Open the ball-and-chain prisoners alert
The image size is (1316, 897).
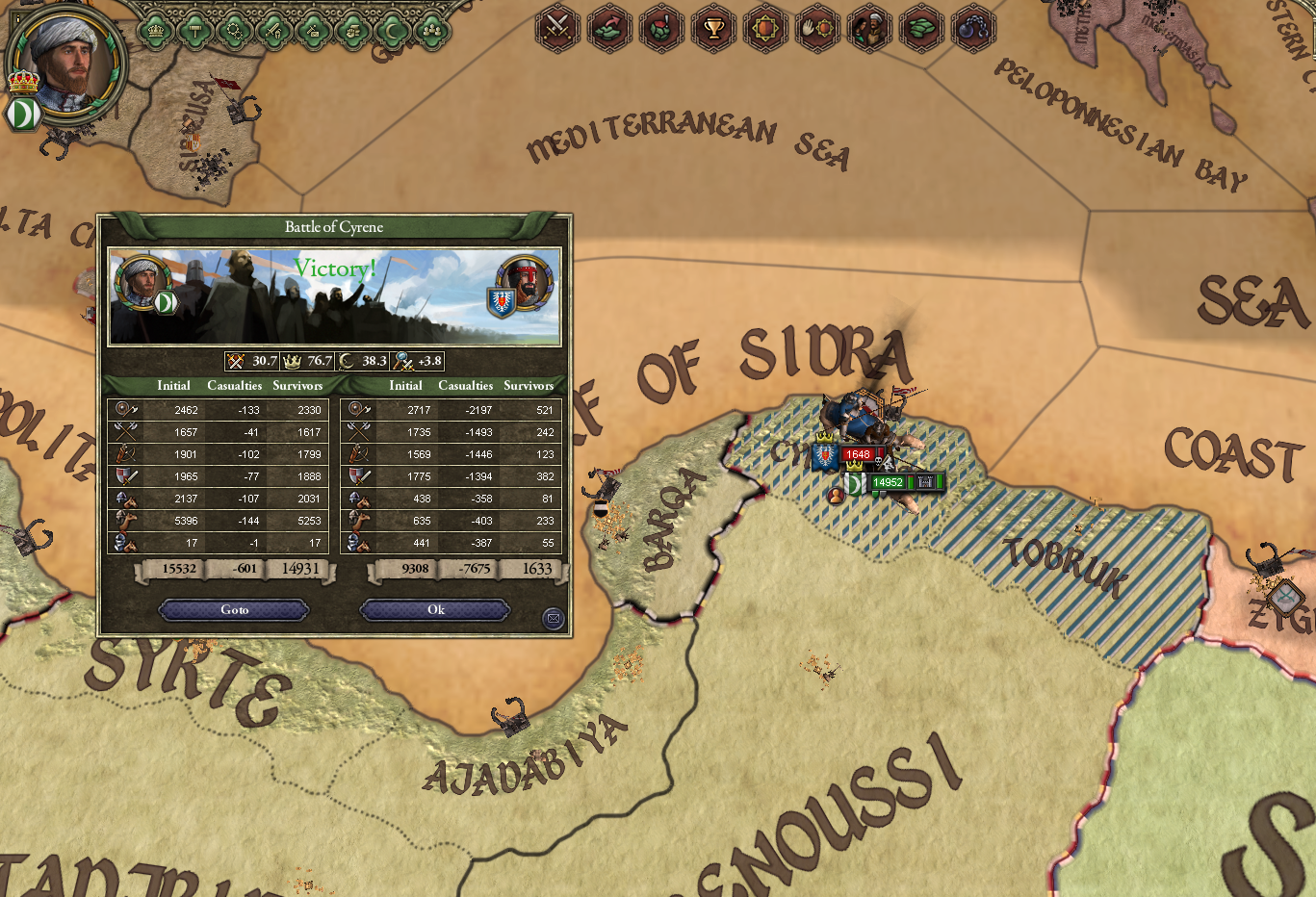pos(972,29)
